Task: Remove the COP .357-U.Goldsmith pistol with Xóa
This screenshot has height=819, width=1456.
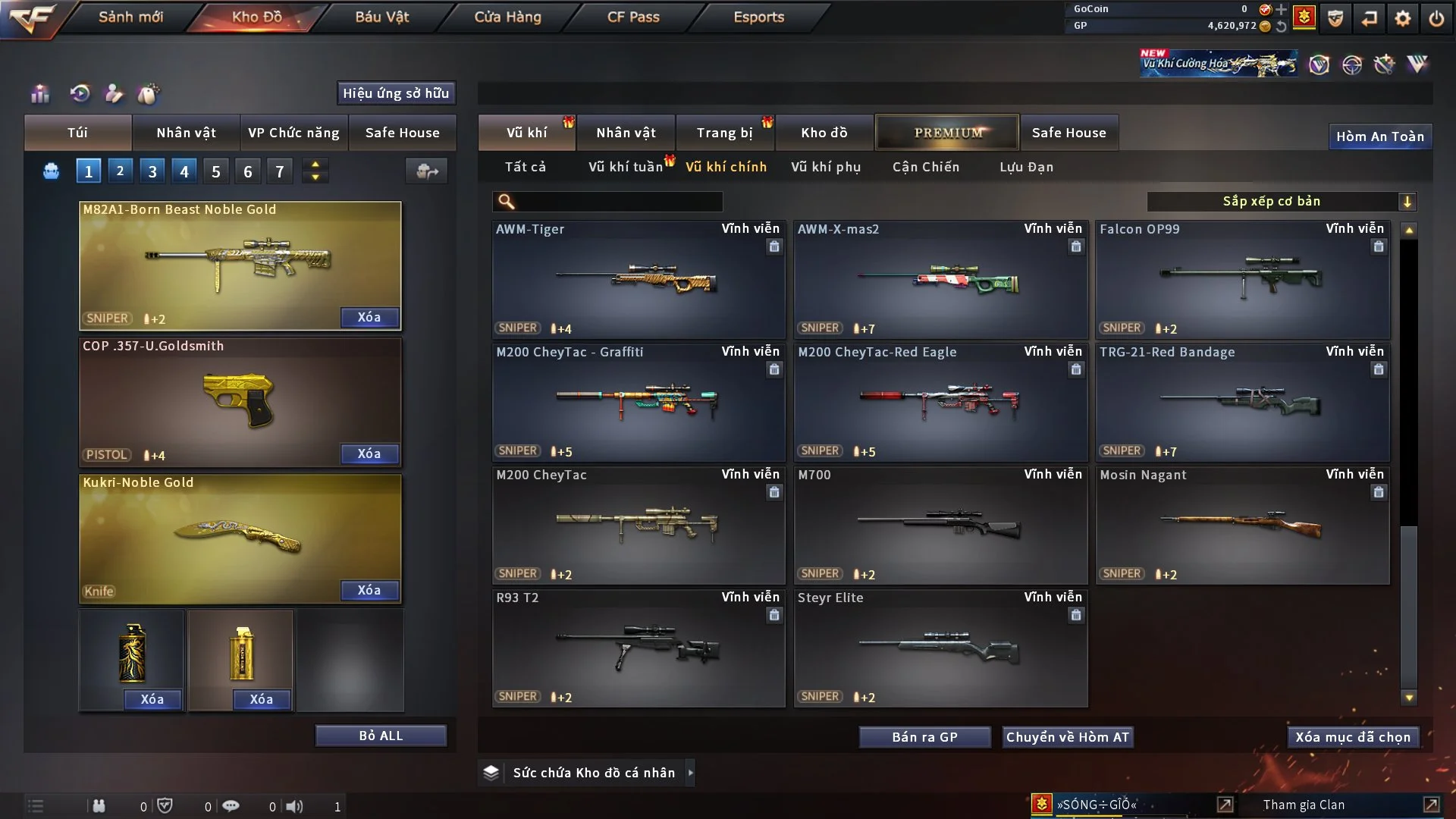Action: point(369,453)
